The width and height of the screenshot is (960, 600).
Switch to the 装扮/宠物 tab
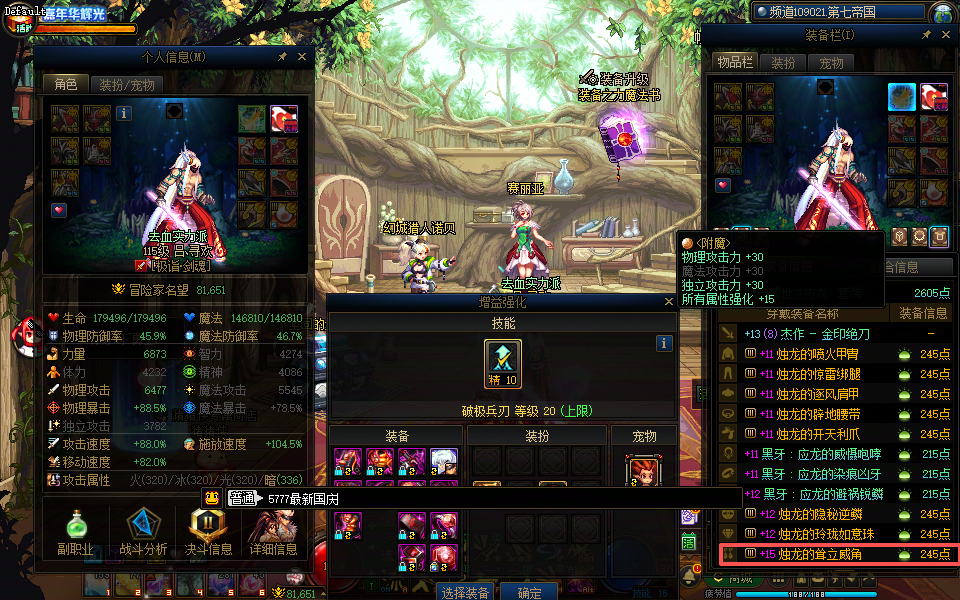126,85
